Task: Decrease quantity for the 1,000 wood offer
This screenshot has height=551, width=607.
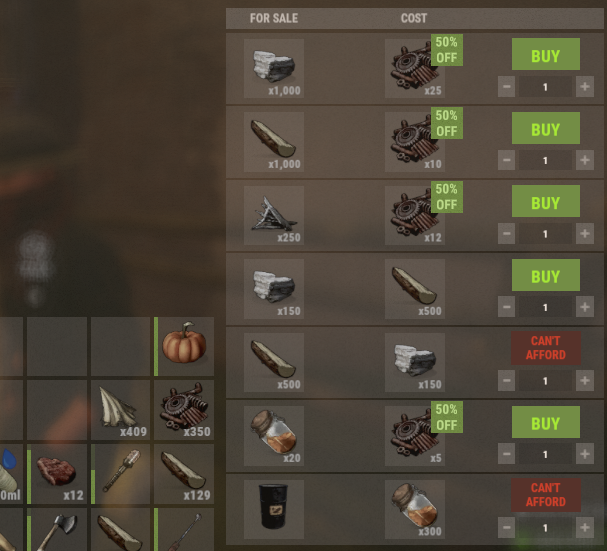Action: [x=507, y=160]
